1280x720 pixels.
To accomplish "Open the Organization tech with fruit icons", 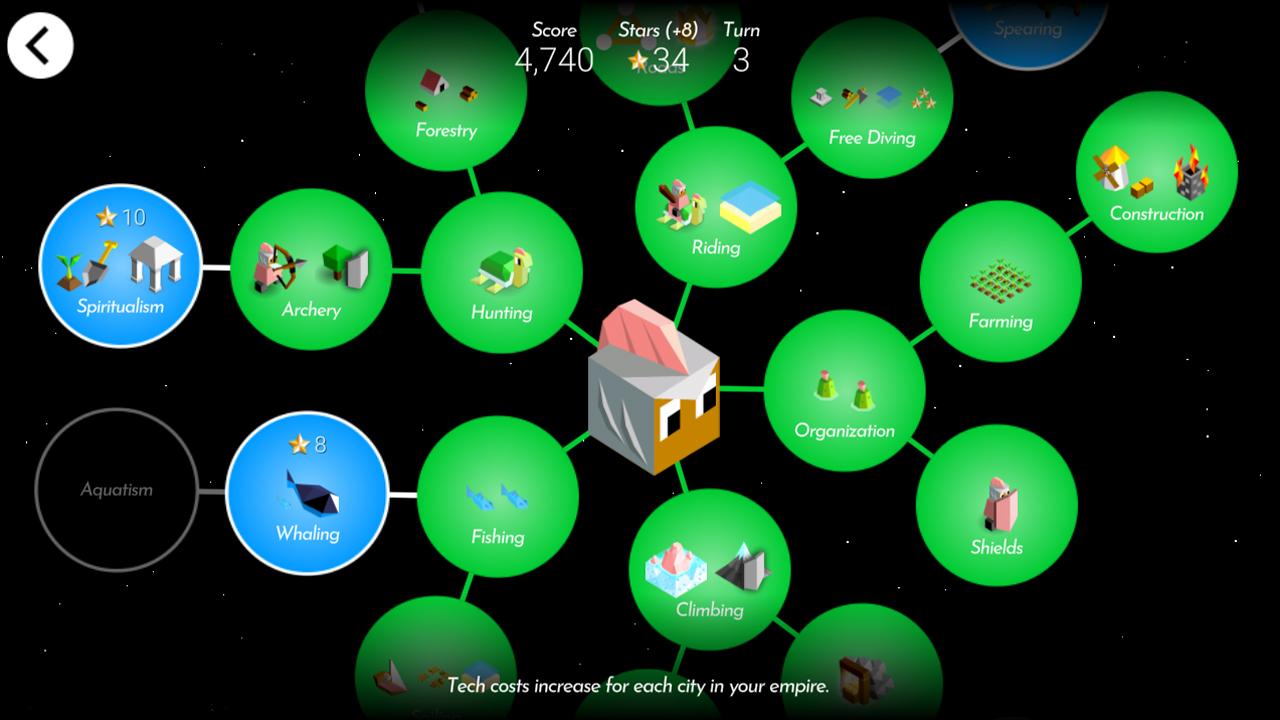I will [846, 391].
